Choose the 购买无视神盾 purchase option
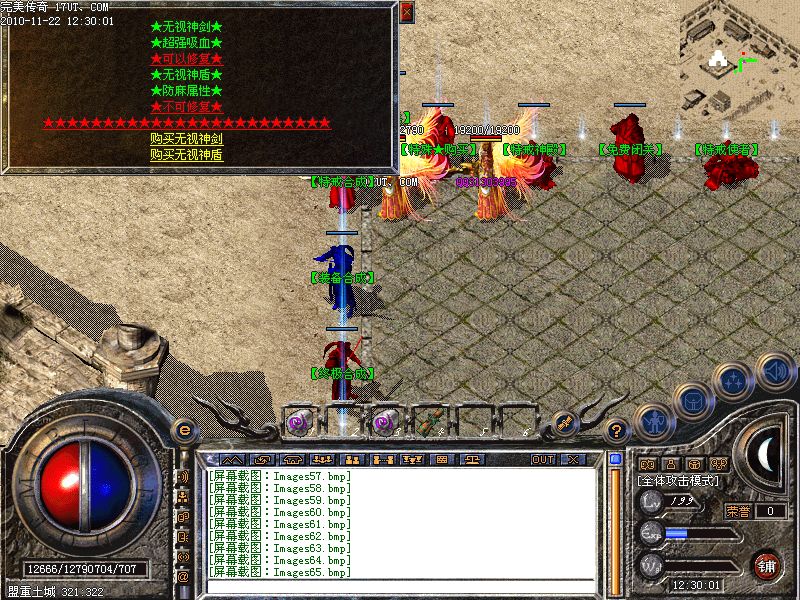Viewport: 800px width, 600px height. [x=186, y=154]
